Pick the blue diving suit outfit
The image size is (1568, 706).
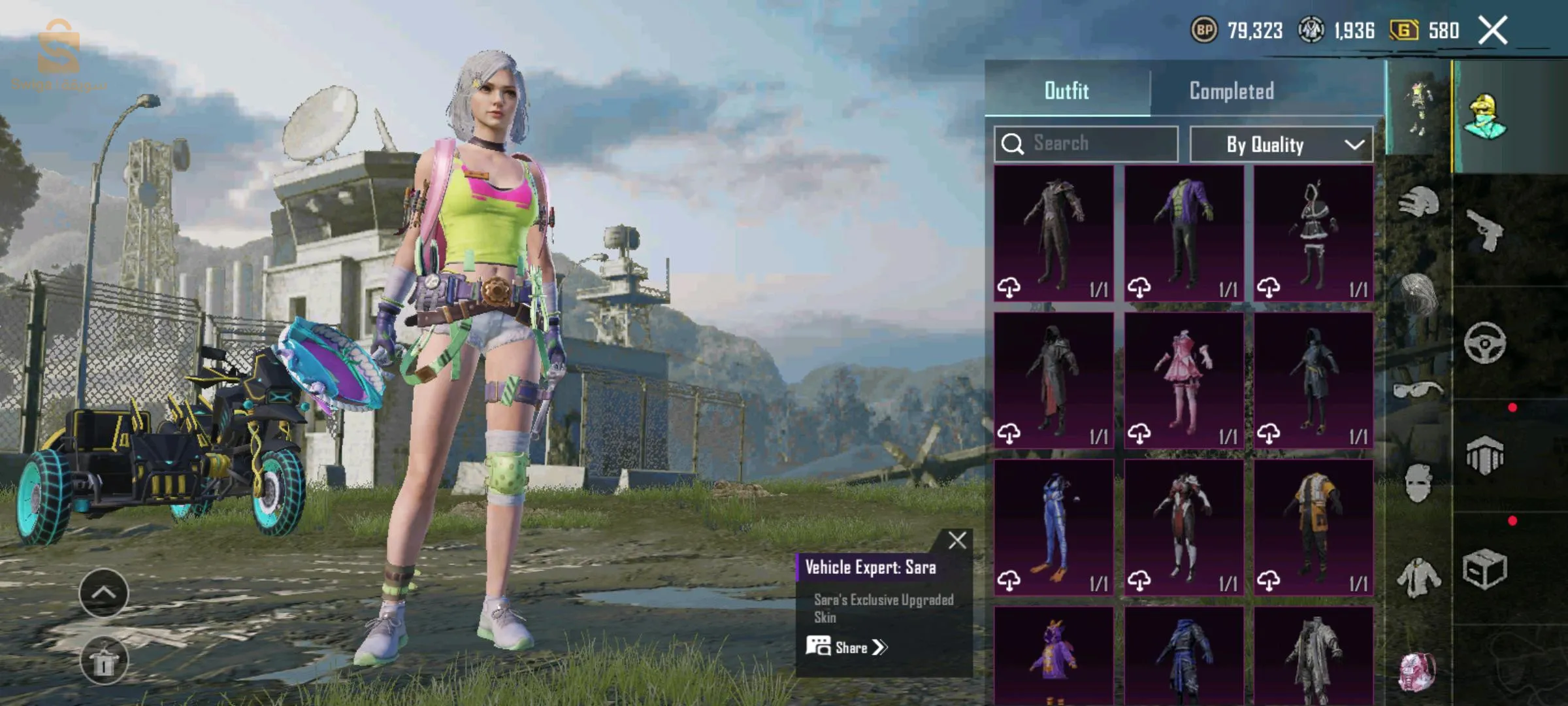pos(1053,528)
